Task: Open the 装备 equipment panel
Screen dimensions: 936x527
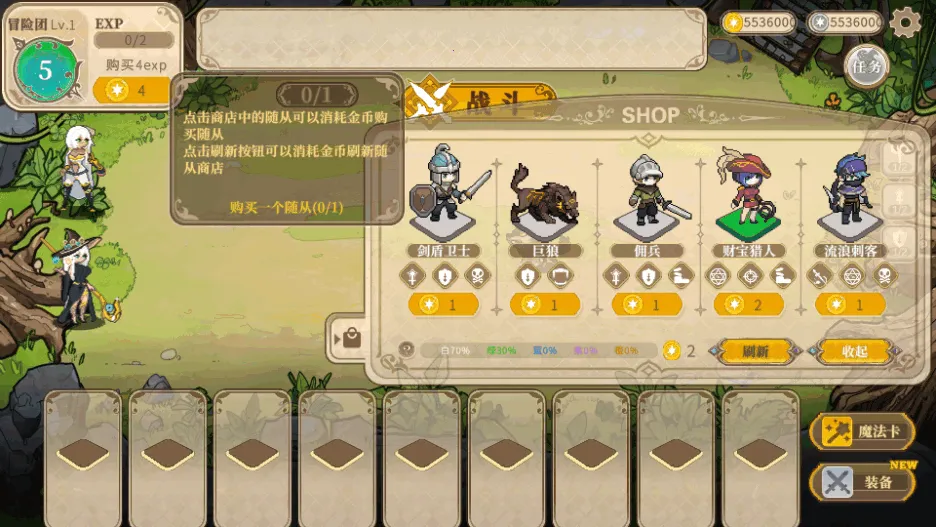Action: coord(862,482)
